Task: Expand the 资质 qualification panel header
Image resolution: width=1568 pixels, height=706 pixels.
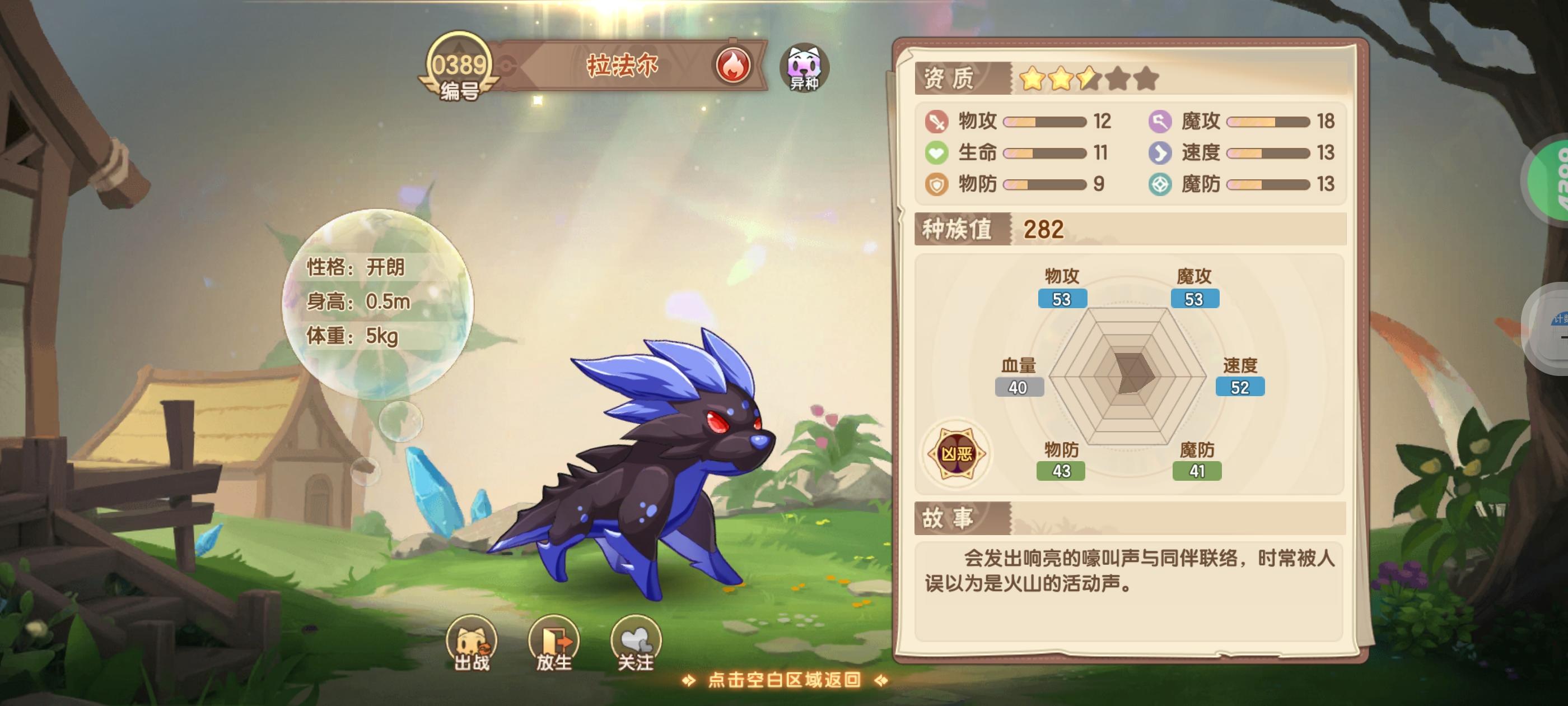Action: point(950,80)
